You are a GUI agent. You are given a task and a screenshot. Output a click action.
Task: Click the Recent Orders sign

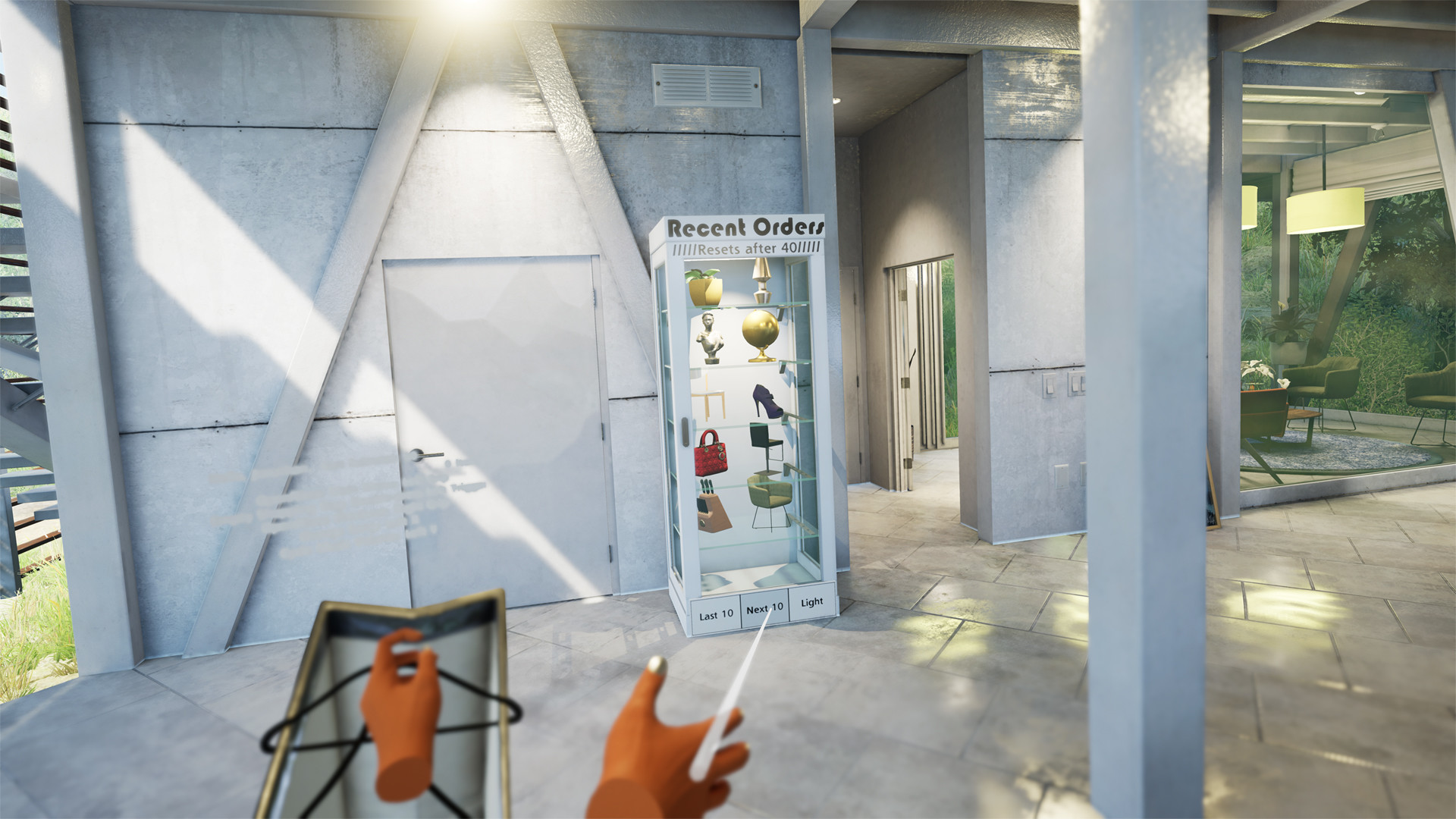pyautogui.click(x=743, y=226)
